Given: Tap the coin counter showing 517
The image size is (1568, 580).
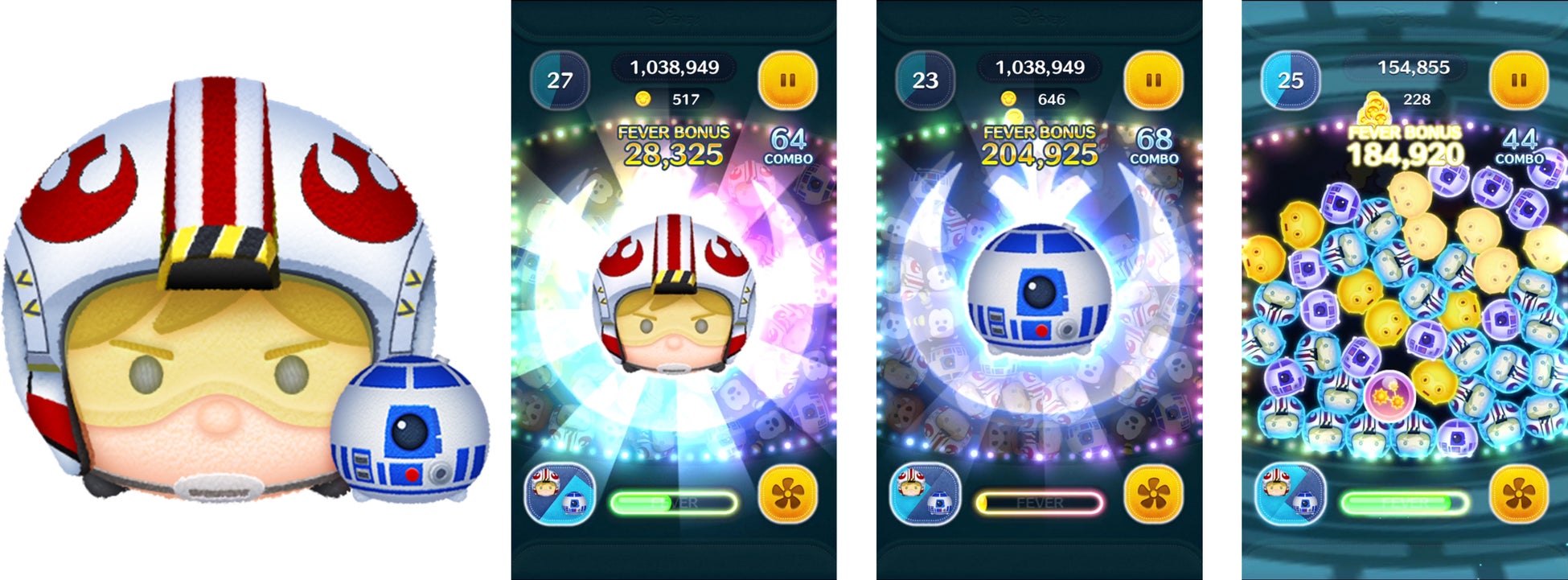Looking at the screenshot, I should click(x=684, y=98).
